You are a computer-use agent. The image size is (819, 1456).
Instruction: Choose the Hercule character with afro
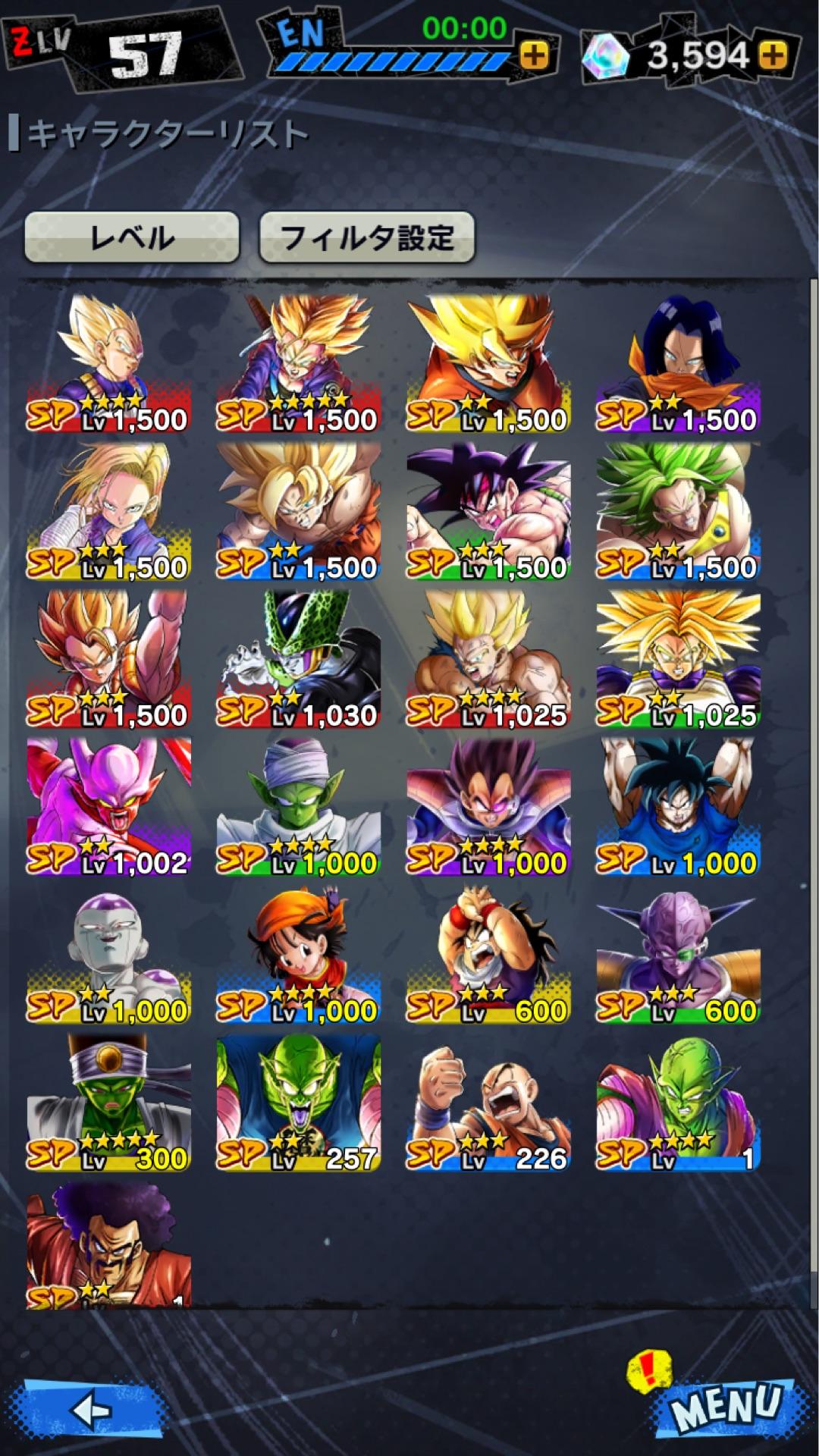pyautogui.click(x=109, y=1244)
